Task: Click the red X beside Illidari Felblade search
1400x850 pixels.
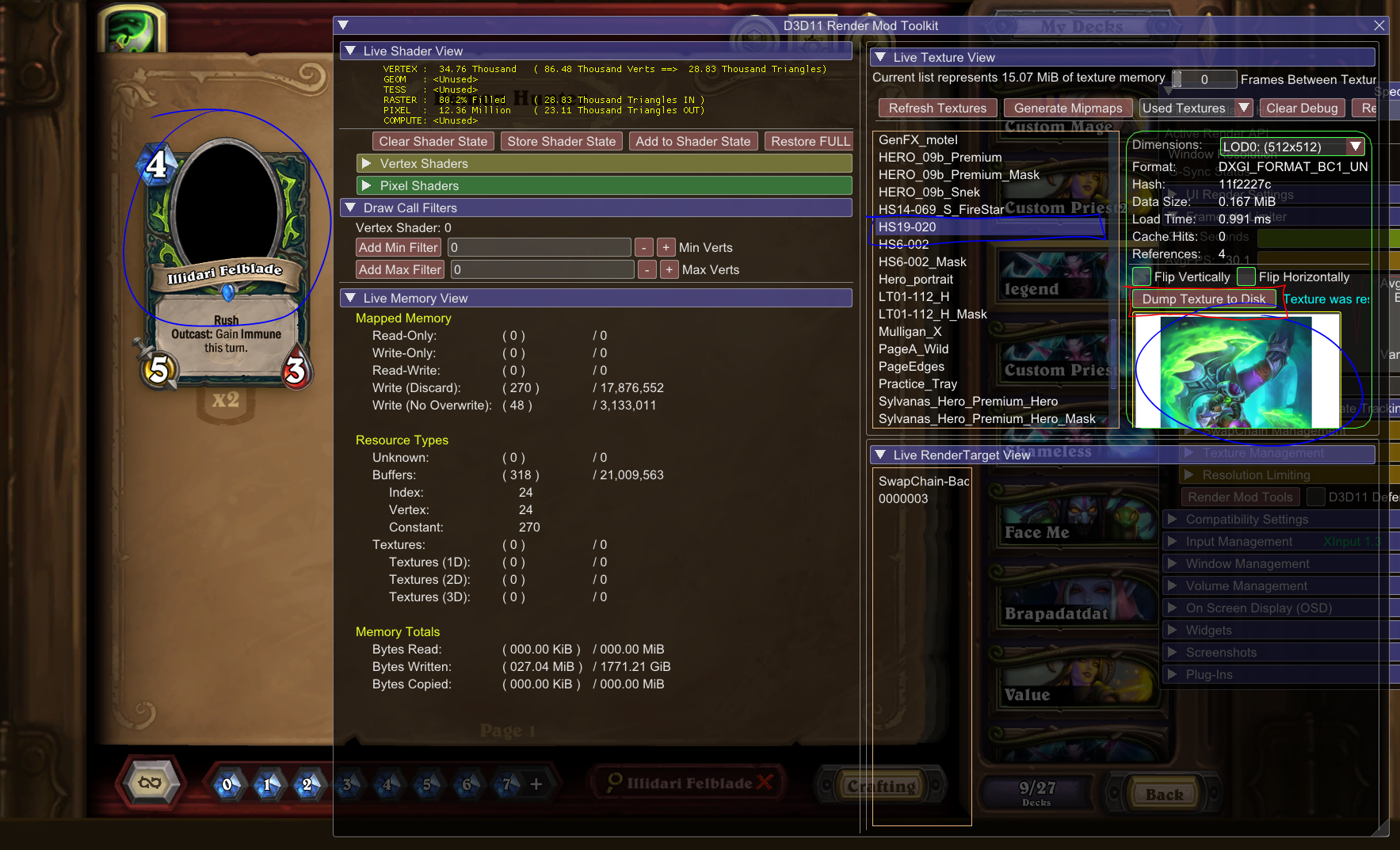Action: tap(765, 783)
